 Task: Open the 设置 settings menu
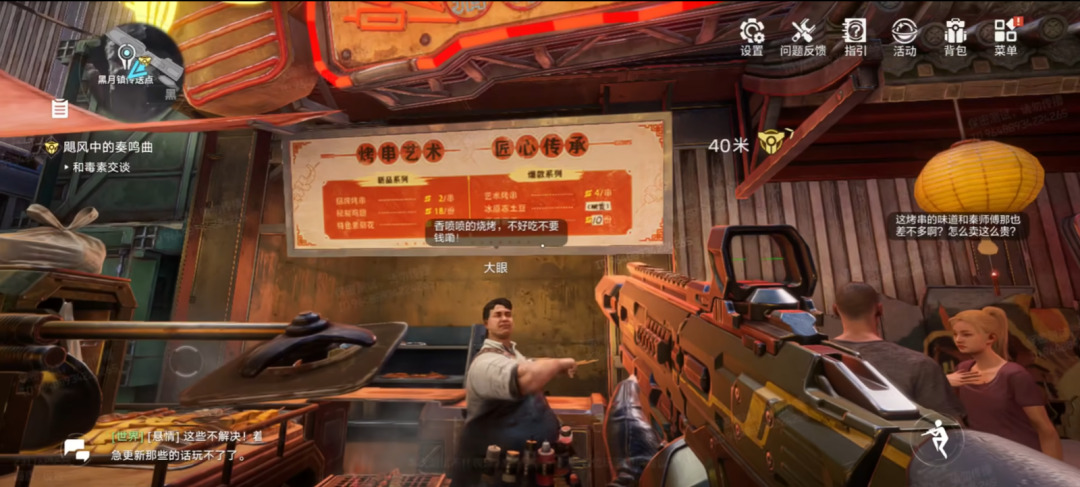[752, 37]
